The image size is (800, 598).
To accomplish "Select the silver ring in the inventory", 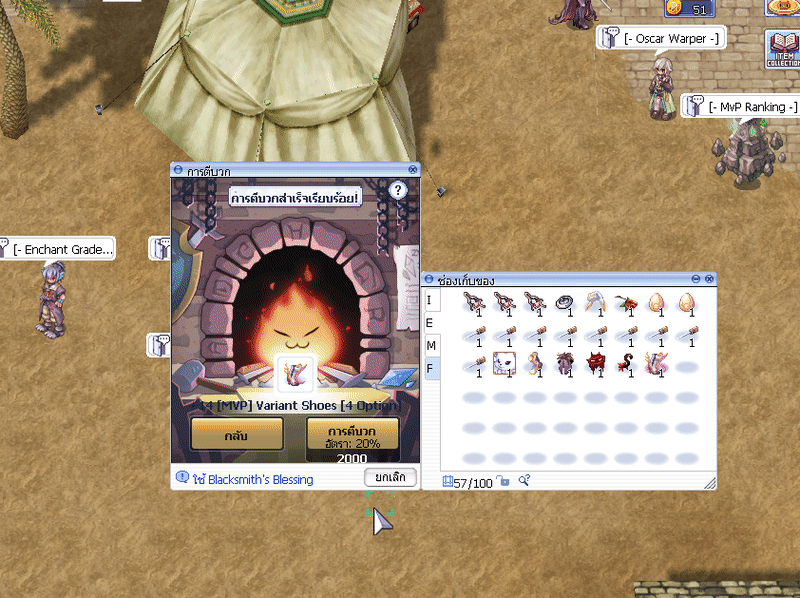I will [563, 302].
